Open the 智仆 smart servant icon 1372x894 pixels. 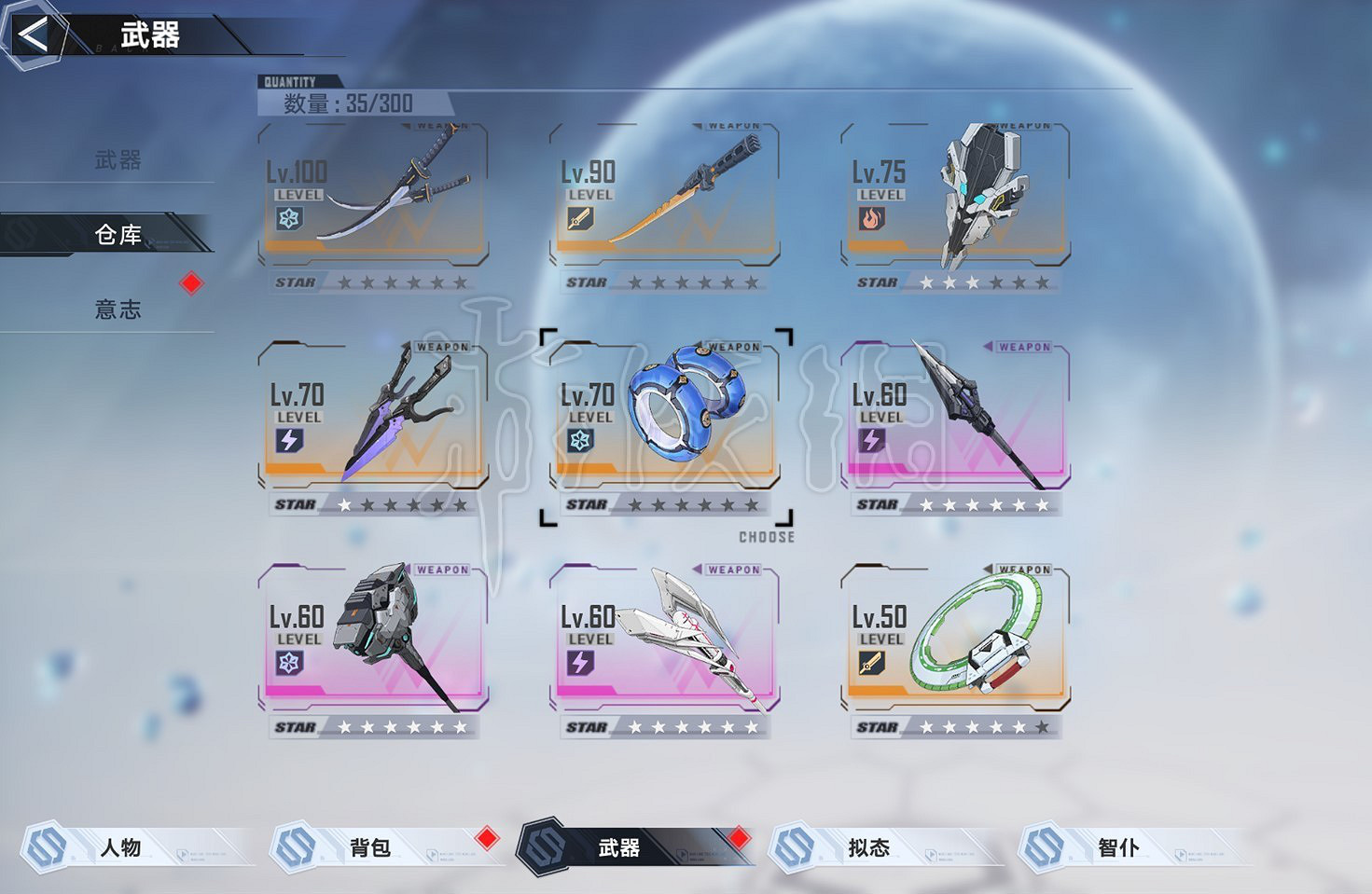coord(1043,848)
